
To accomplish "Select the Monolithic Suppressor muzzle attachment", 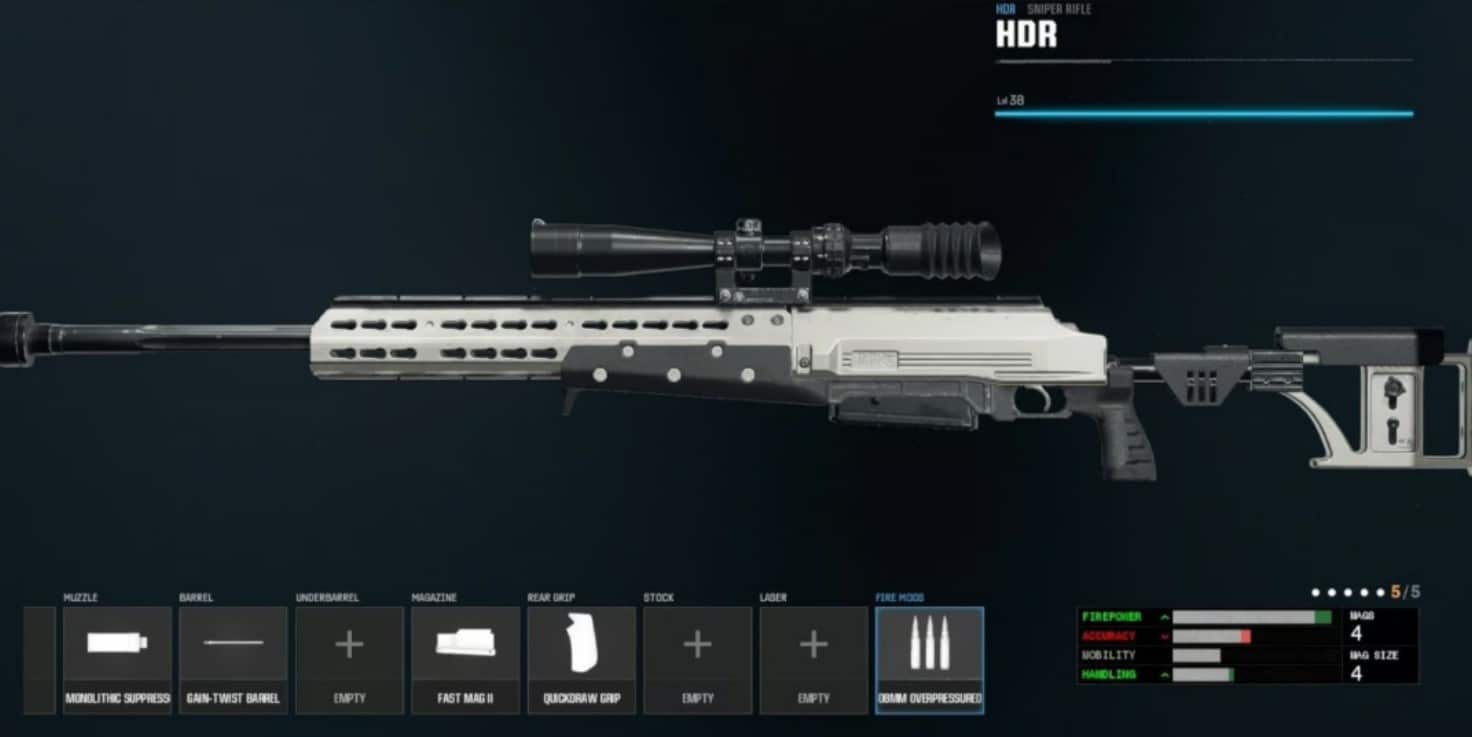I will click(116, 655).
